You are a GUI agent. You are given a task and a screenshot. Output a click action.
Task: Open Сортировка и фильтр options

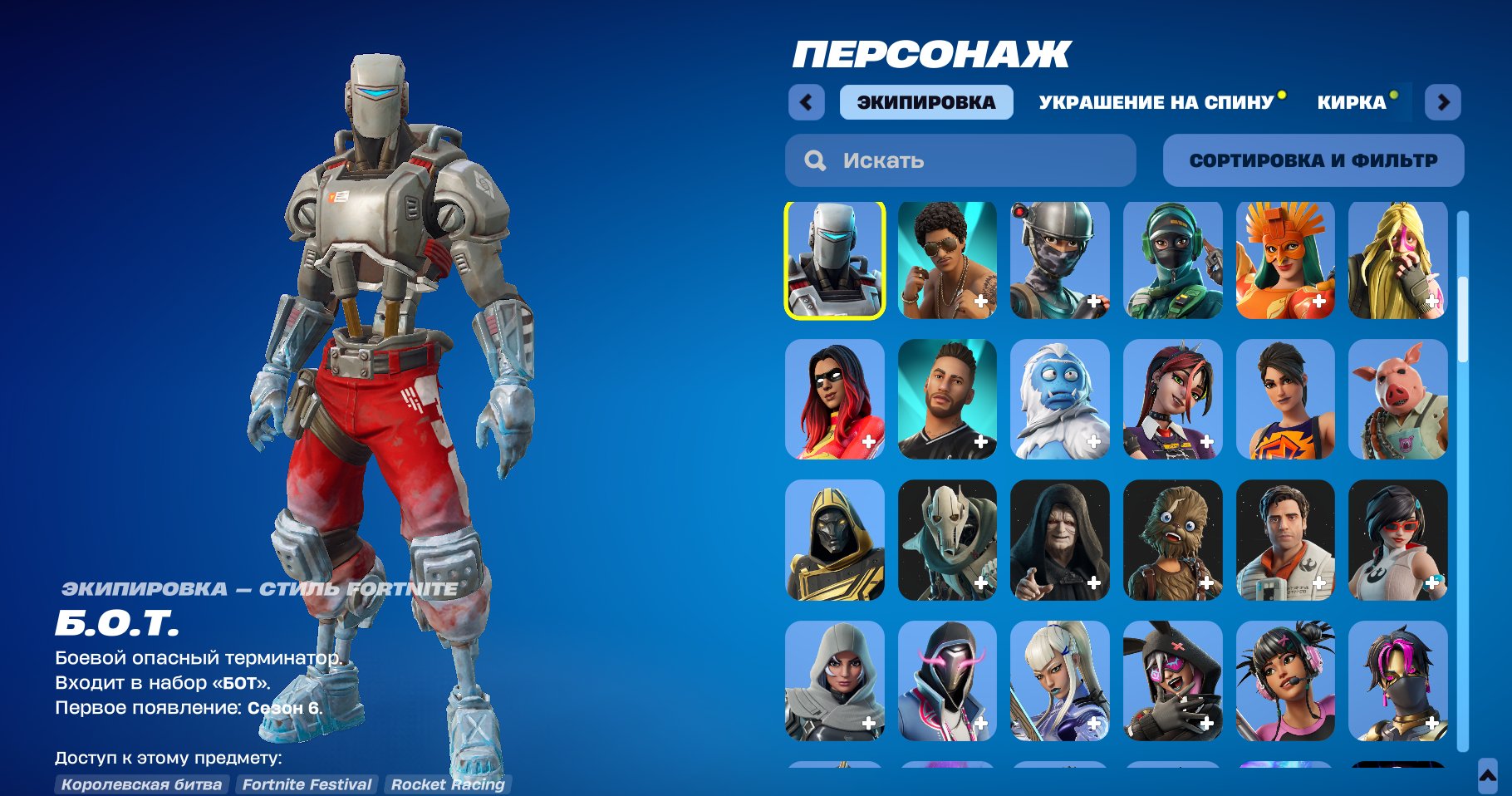point(1313,160)
